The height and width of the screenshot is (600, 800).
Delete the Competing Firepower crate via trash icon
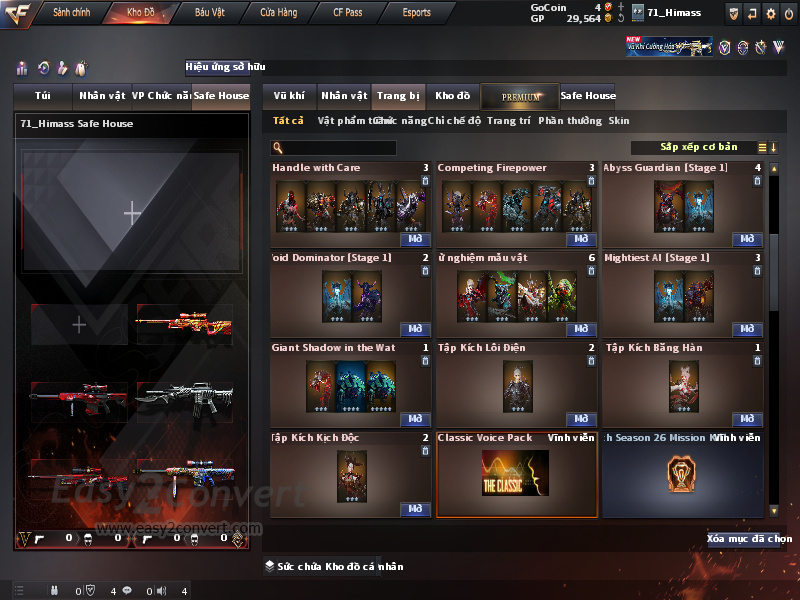[591, 181]
